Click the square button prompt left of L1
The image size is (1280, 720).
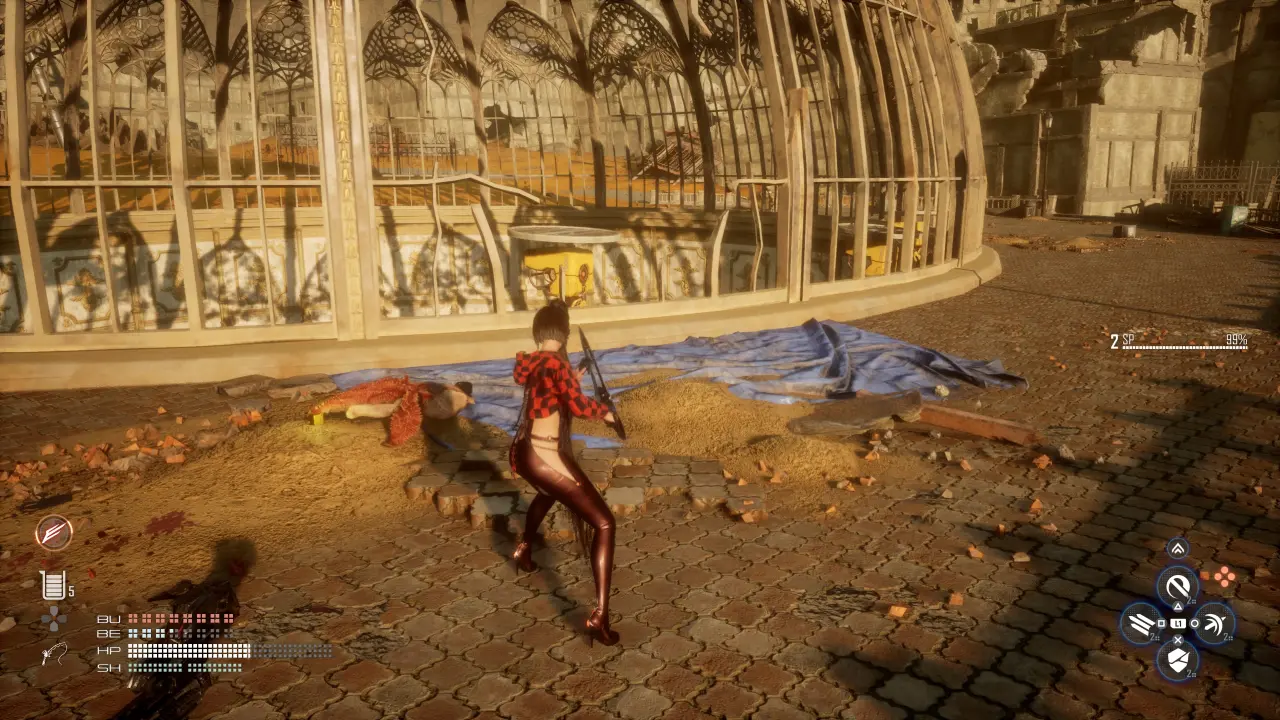[1160, 624]
